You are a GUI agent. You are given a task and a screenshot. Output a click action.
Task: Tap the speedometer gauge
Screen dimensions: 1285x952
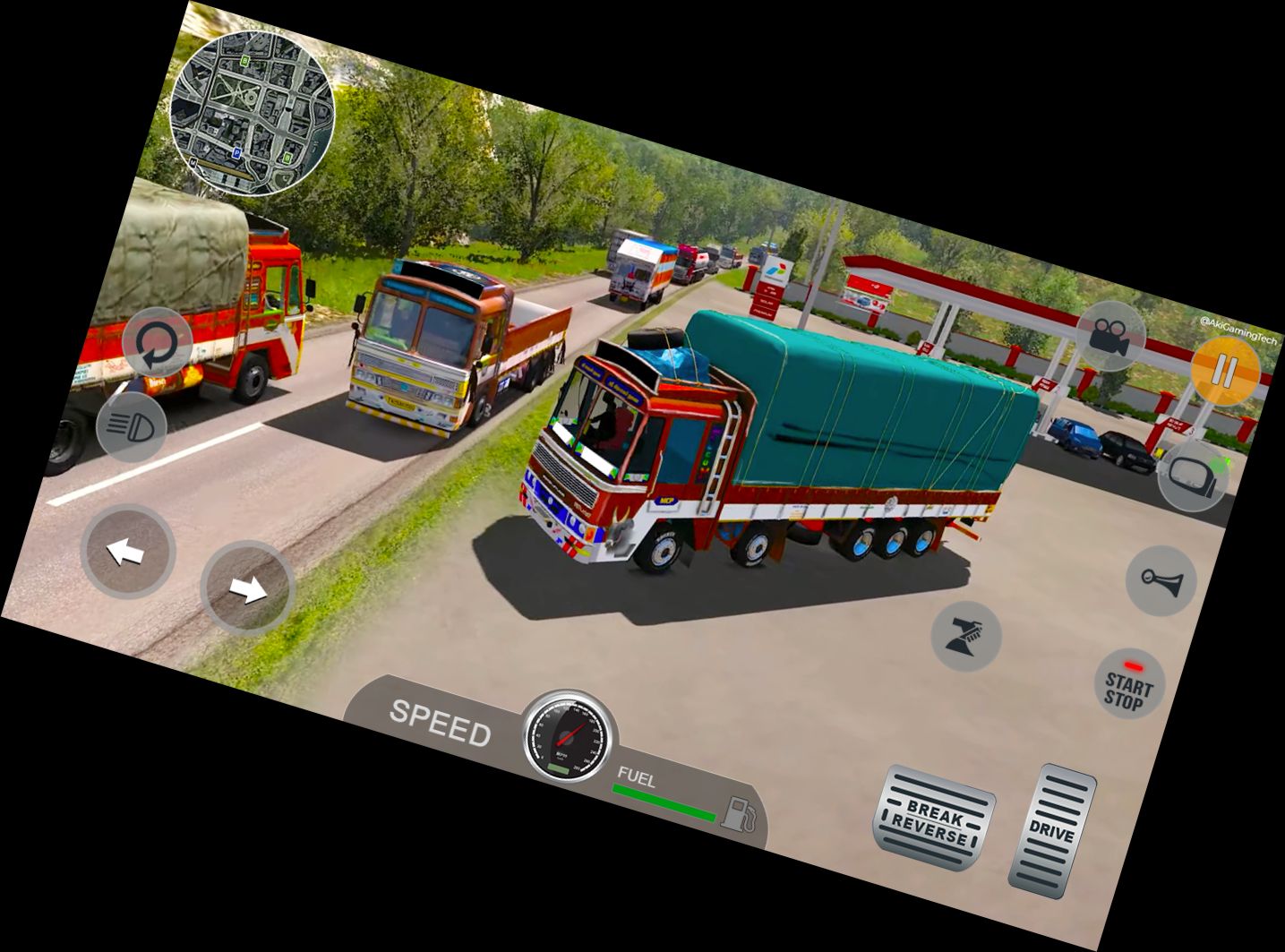567,734
